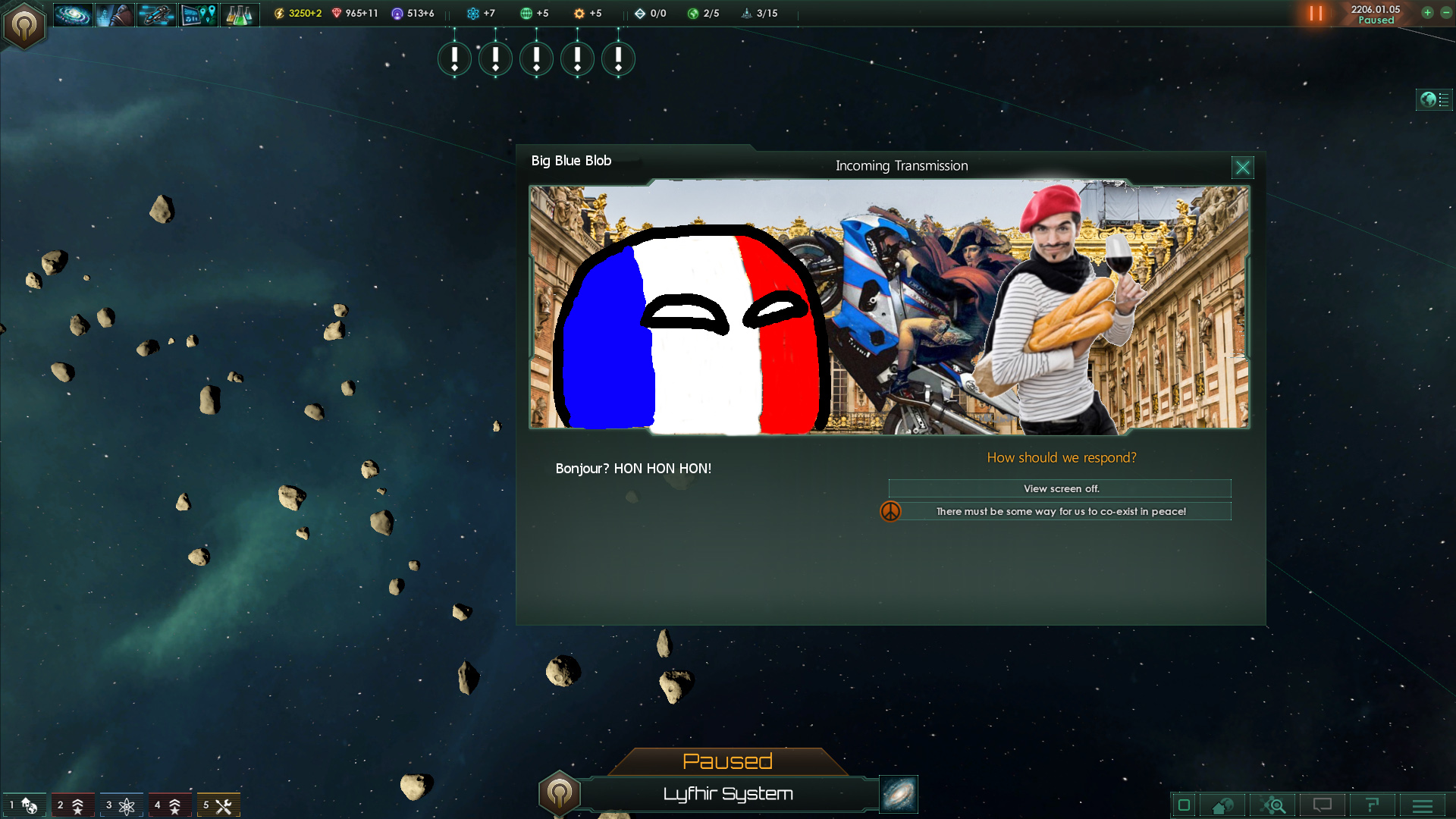Open the galaxy search tool
The height and width of the screenshot is (819, 1456).
(x=1274, y=805)
